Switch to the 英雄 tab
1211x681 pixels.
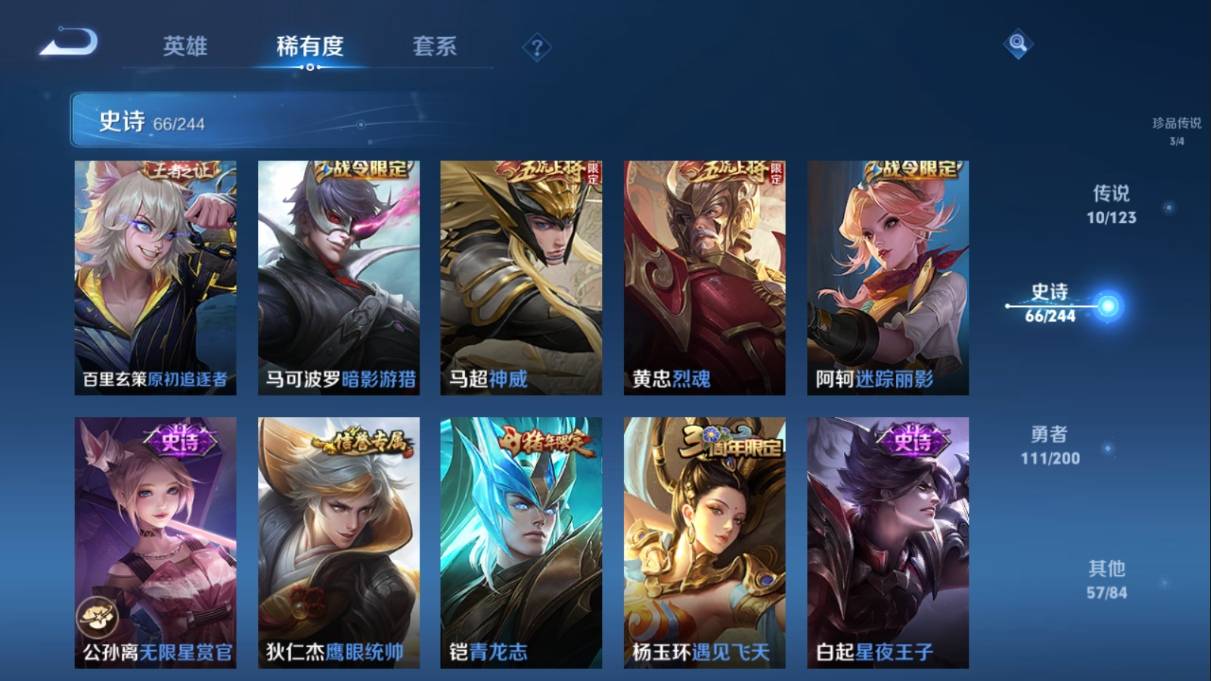pos(185,46)
